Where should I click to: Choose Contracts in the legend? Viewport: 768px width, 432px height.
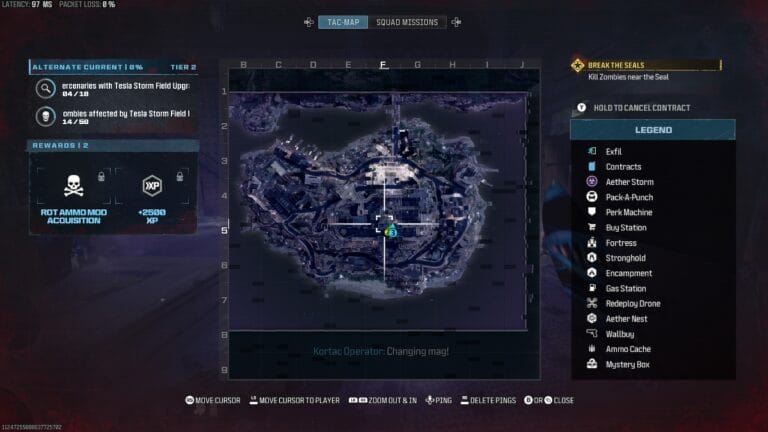[623, 166]
